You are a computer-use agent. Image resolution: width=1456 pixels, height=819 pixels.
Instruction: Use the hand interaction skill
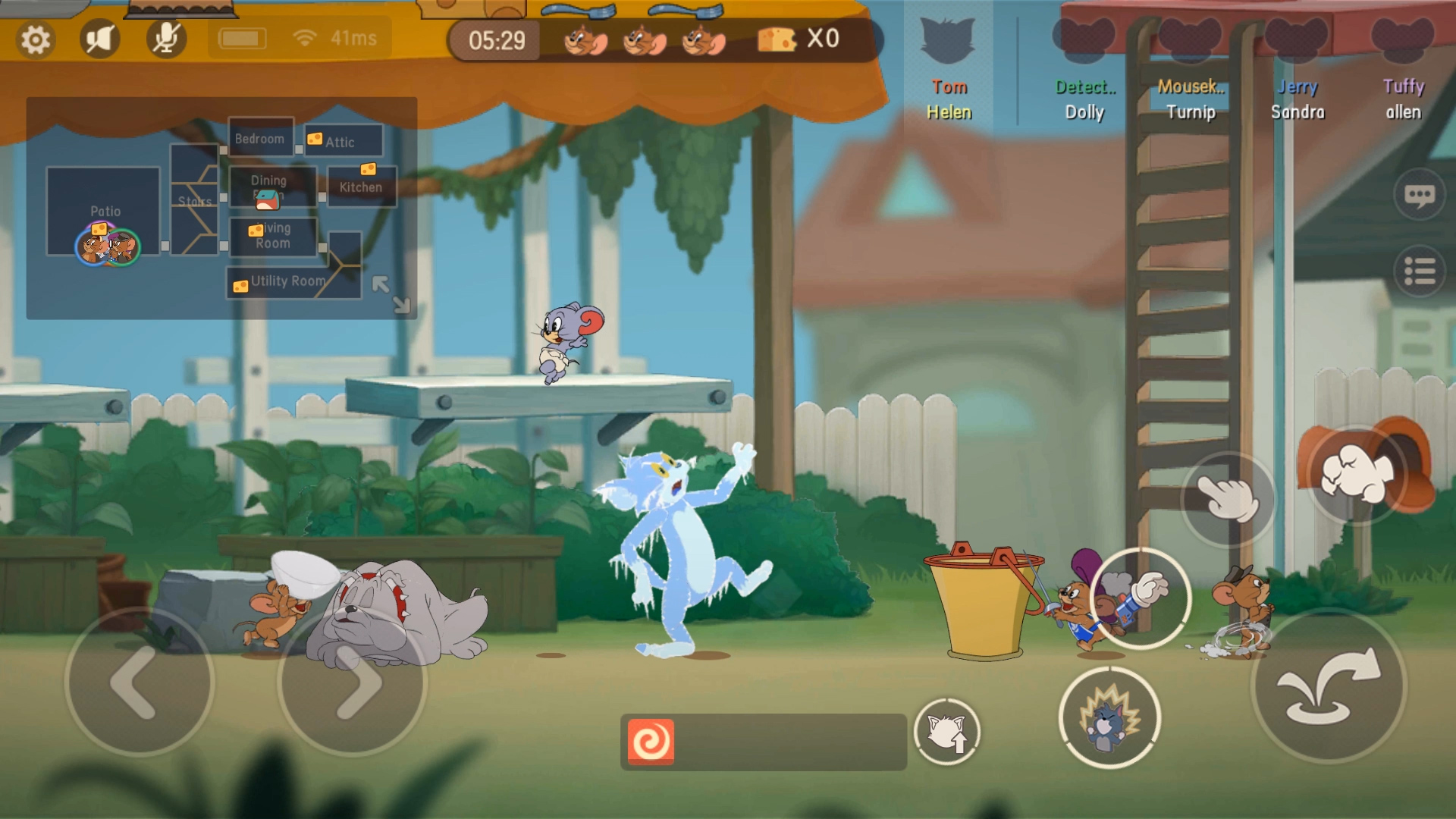click(x=1230, y=499)
